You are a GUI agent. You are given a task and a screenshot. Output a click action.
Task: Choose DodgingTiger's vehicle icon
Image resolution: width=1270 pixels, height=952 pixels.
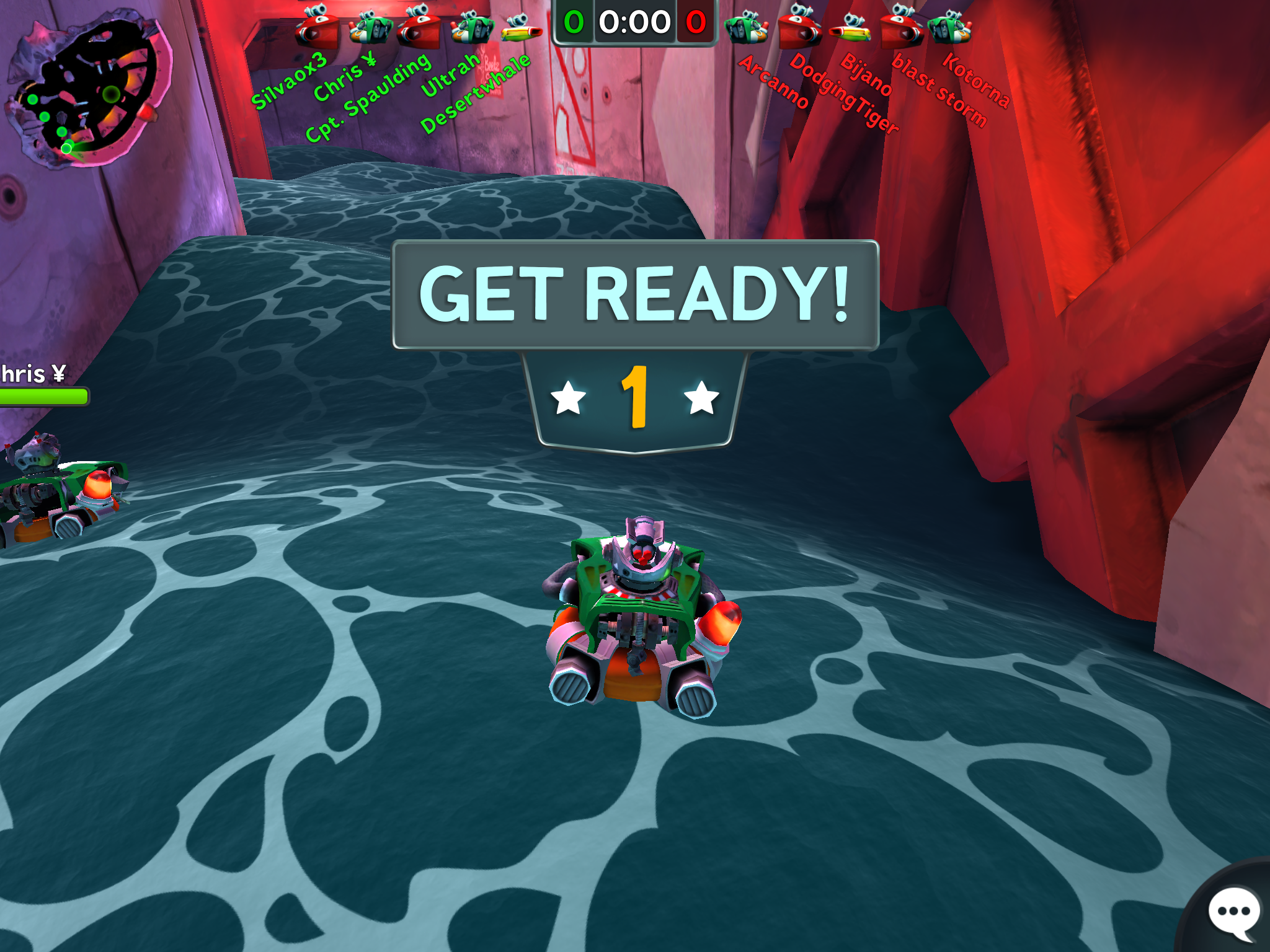800,28
